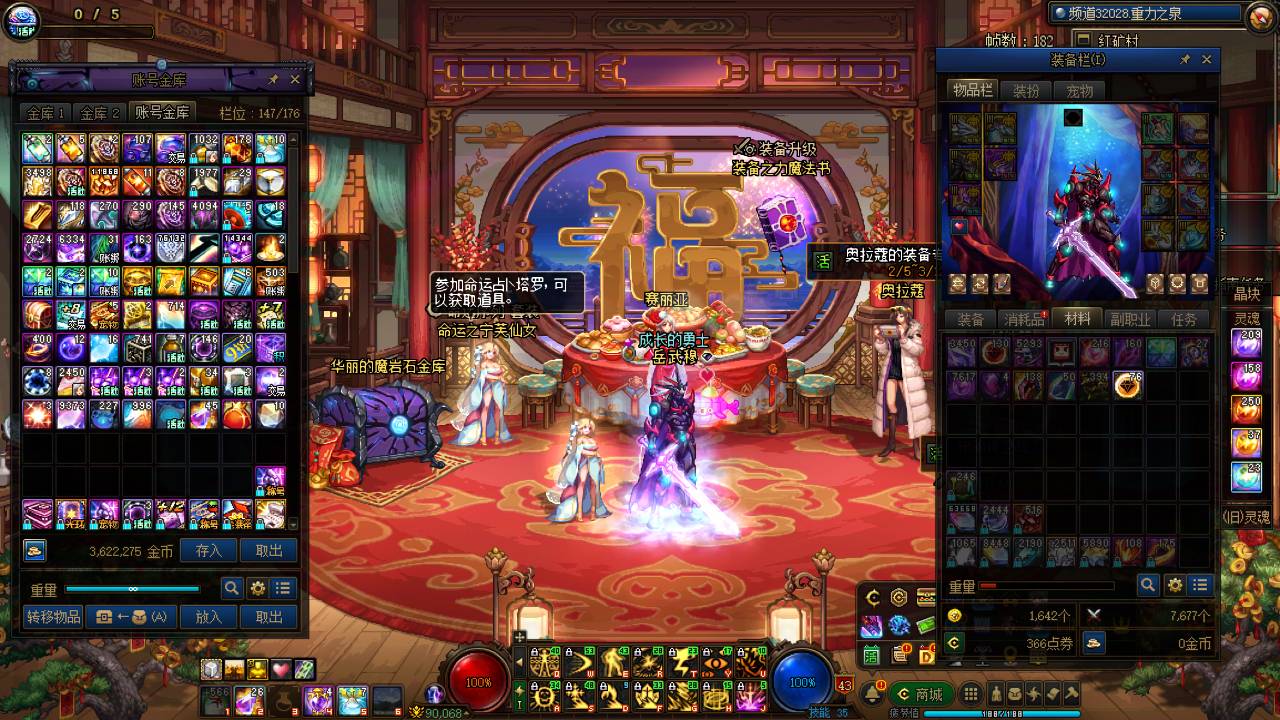Pin the 装备栏 window
Image resolution: width=1280 pixels, height=720 pixels.
pyautogui.click(x=1185, y=60)
